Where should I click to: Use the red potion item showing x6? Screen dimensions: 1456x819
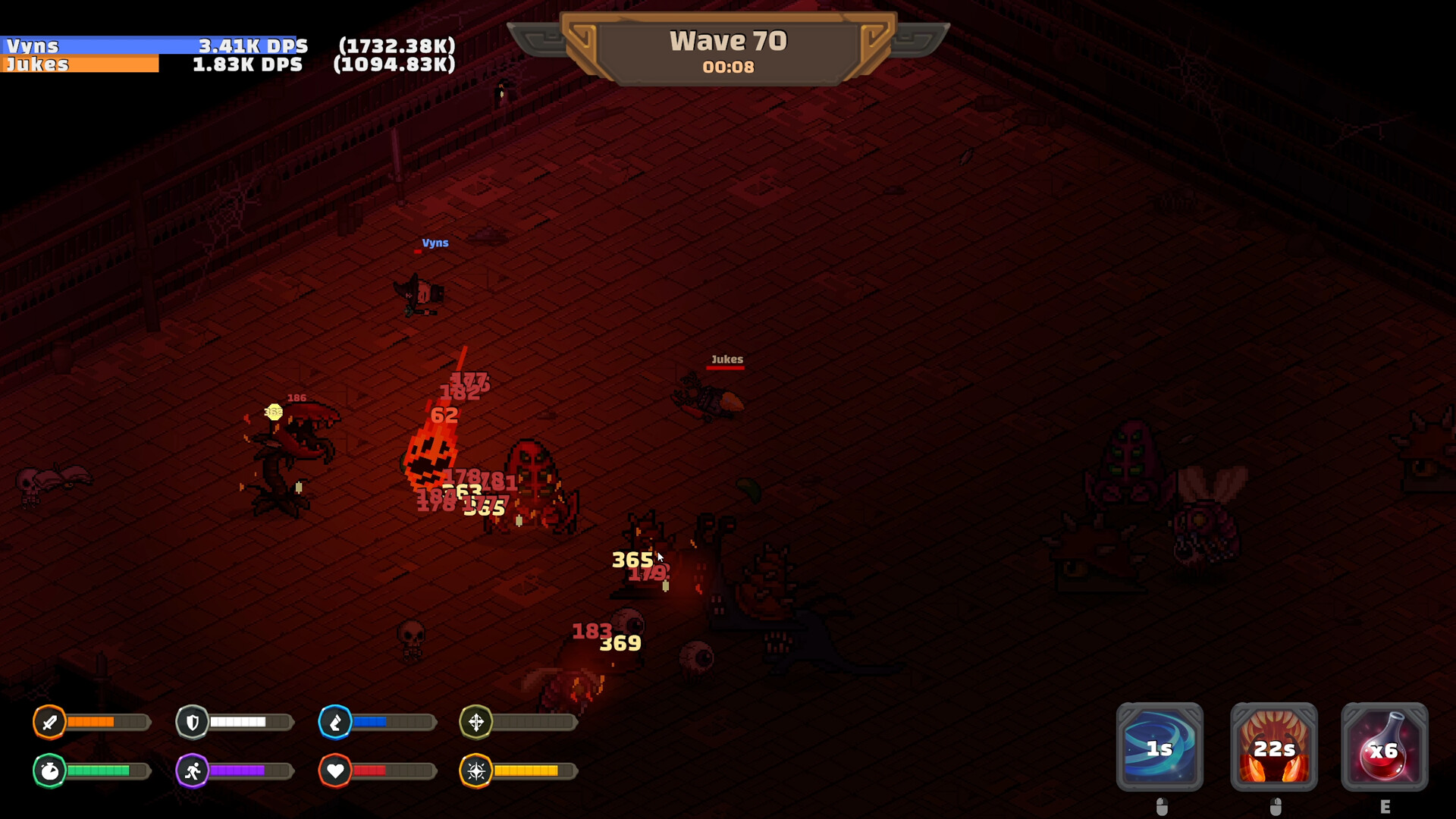(x=1386, y=748)
